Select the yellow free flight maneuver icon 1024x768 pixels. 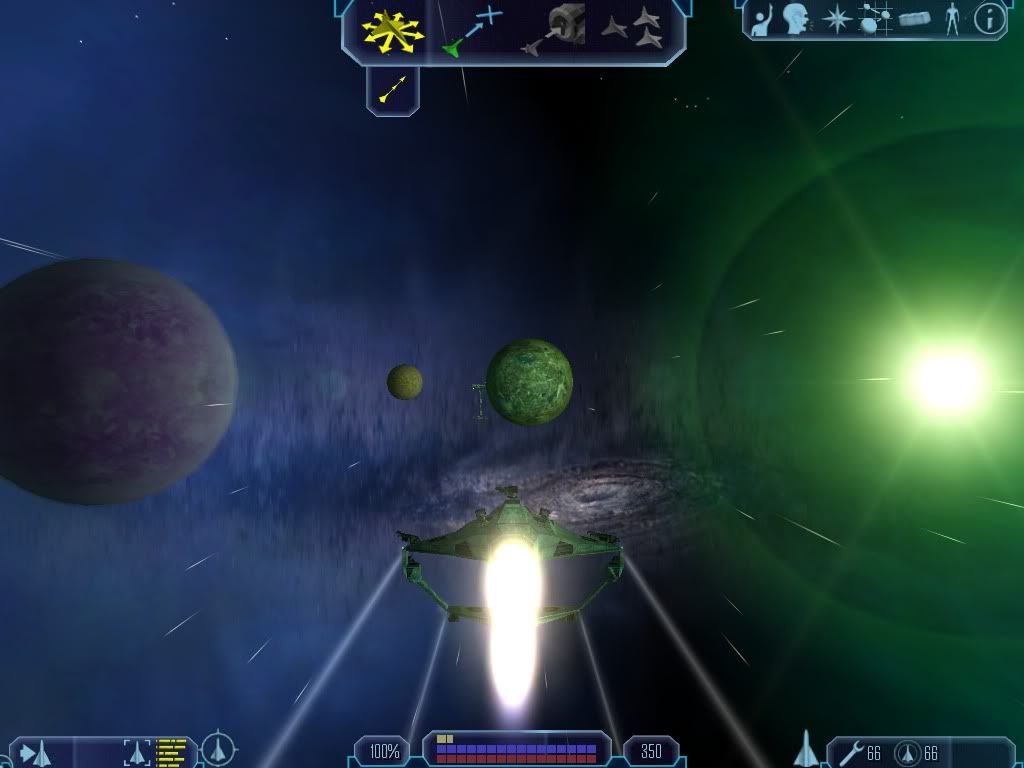[393, 30]
